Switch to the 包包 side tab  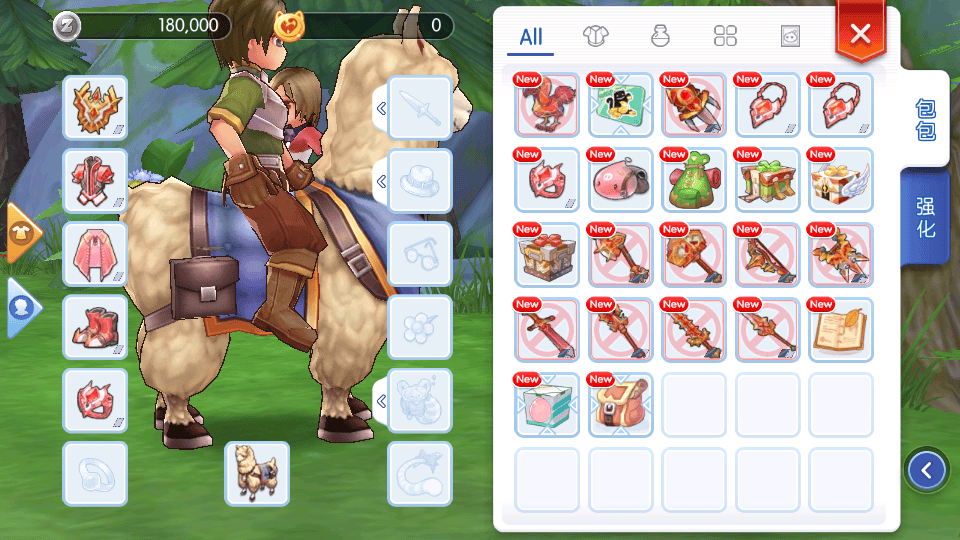pos(926,120)
